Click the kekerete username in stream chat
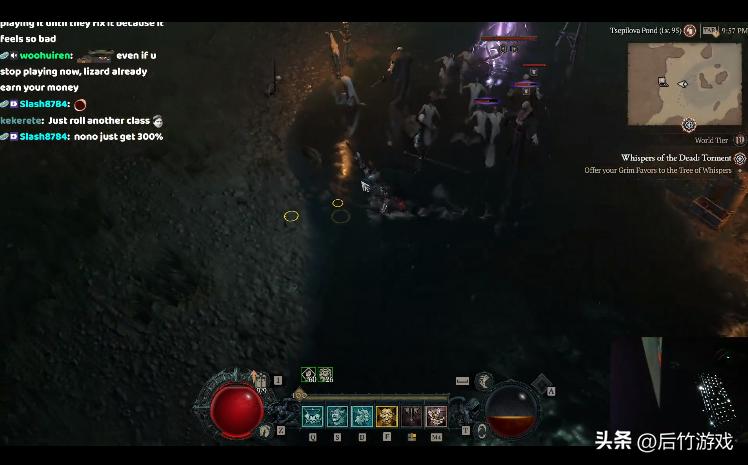The image size is (748, 465). point(21,121)
